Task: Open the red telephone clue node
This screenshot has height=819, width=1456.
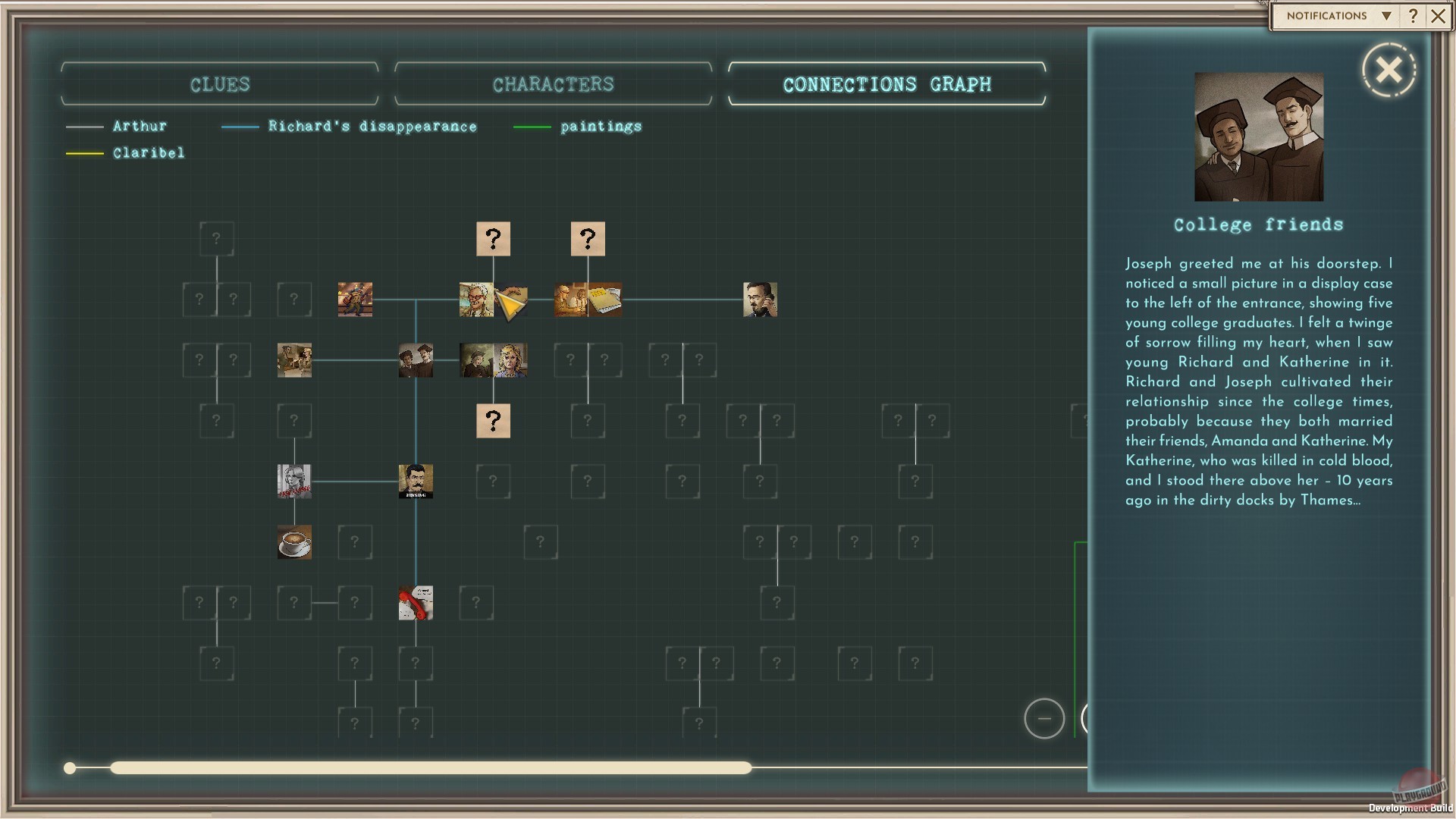Action: 416,603
